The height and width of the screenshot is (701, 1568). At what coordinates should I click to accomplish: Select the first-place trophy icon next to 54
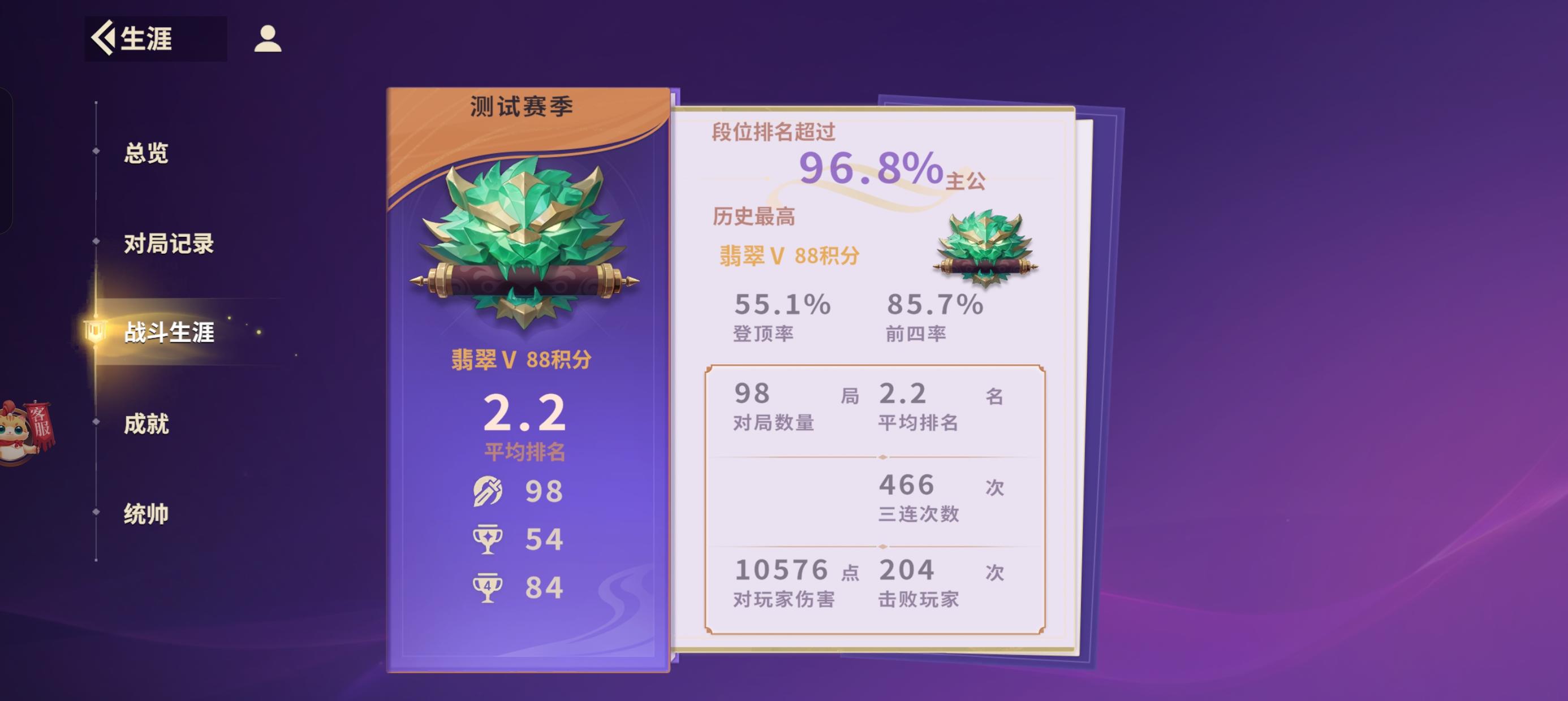(487, 539)
